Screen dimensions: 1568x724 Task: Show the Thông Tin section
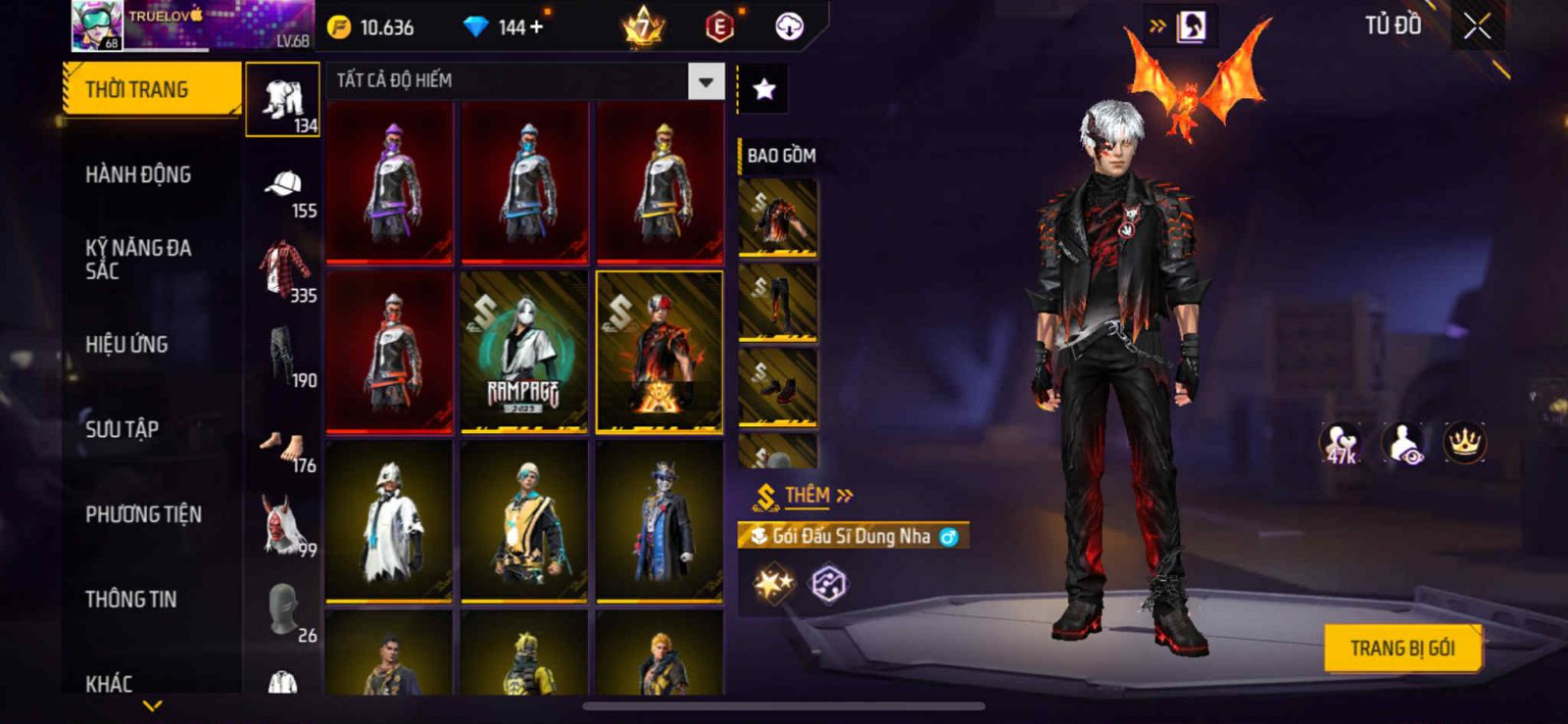130,599
